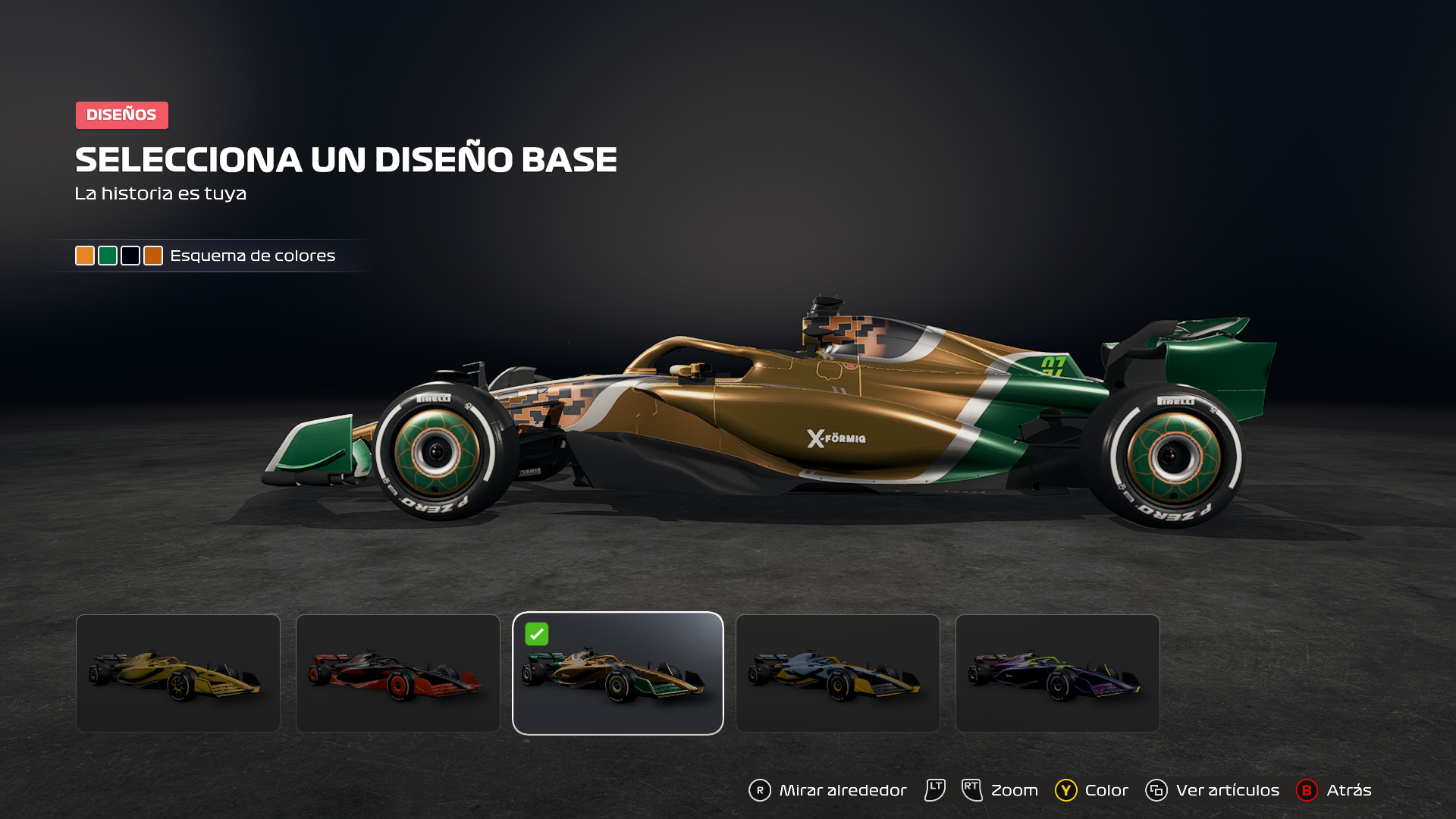Viewport: 1456px width, 819px height.
Task: Select the green color swatch
Action: tap(108, 256)
